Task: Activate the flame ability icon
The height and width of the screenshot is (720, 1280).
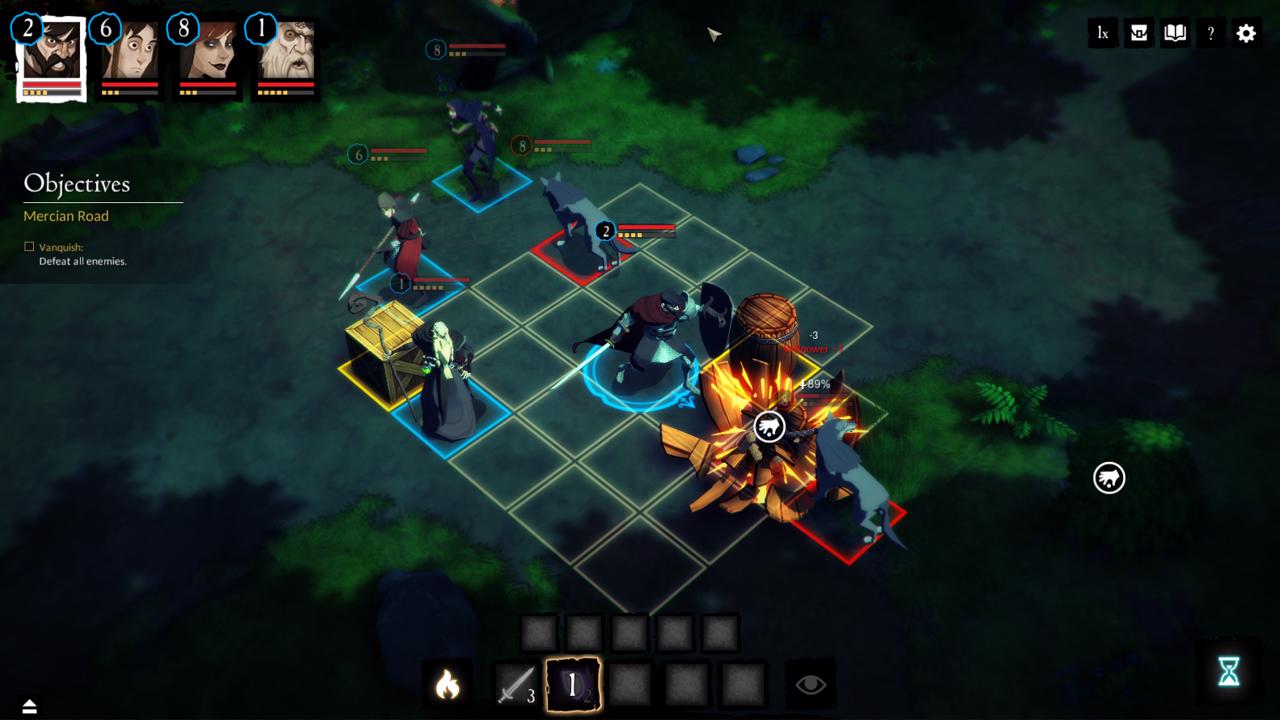Action: [x=447, y=685]
